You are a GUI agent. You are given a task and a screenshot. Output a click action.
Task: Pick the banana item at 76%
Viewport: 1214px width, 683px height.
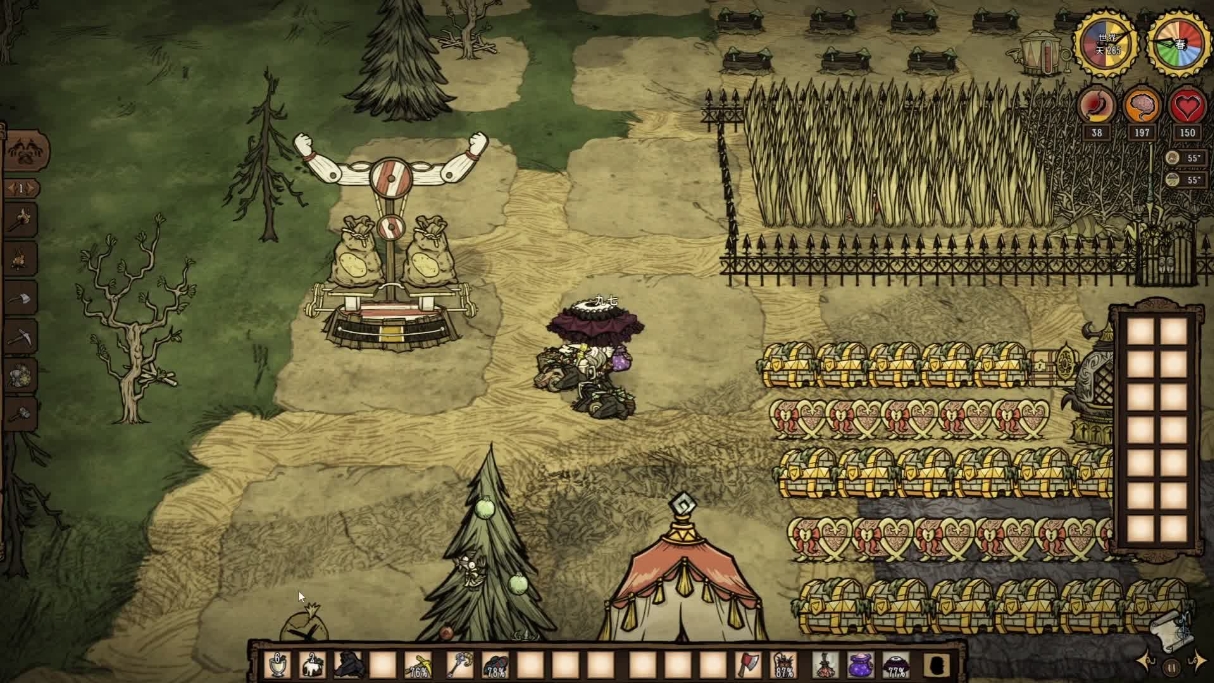pos(419,664)
